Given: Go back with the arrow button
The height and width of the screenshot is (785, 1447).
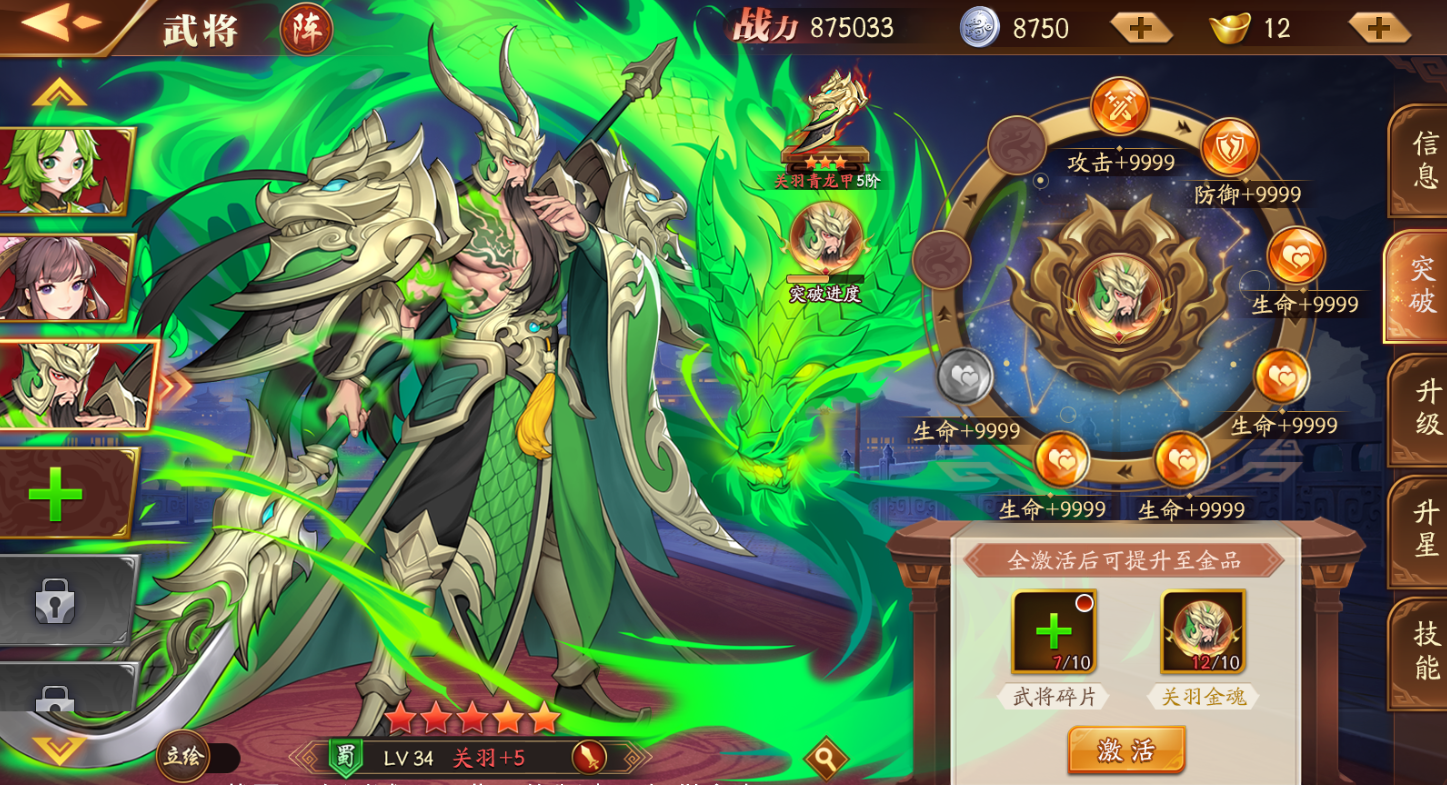Looking at the screenshot, I should pyautogui.click(x=60, y=22).
